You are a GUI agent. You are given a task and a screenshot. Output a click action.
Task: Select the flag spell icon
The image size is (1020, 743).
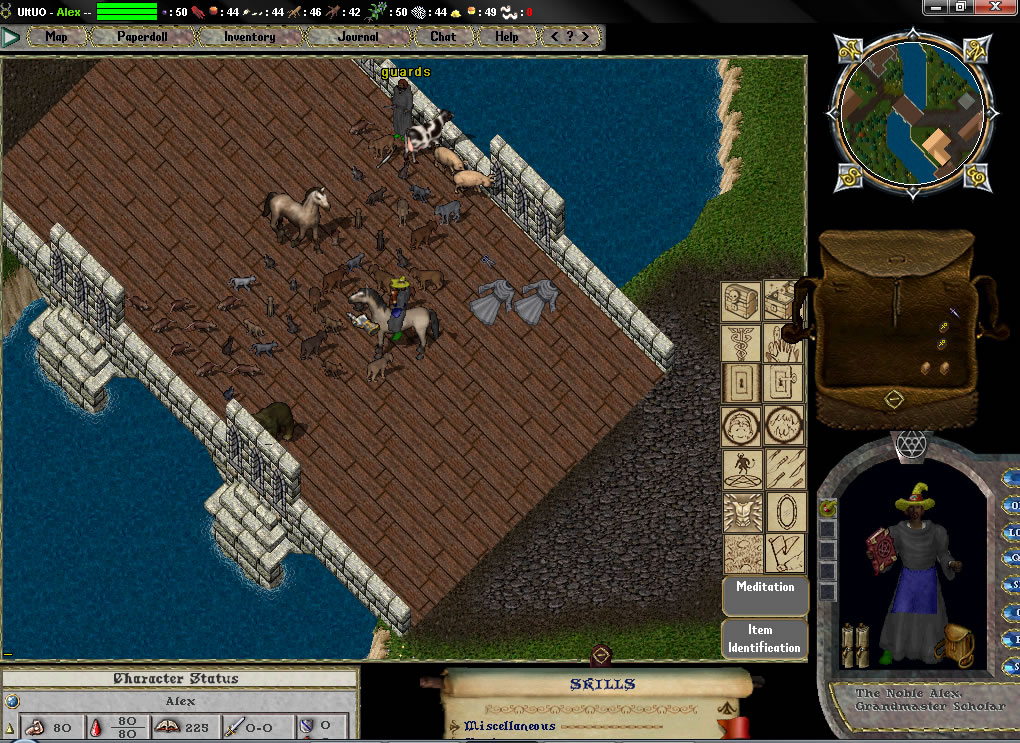784,552
